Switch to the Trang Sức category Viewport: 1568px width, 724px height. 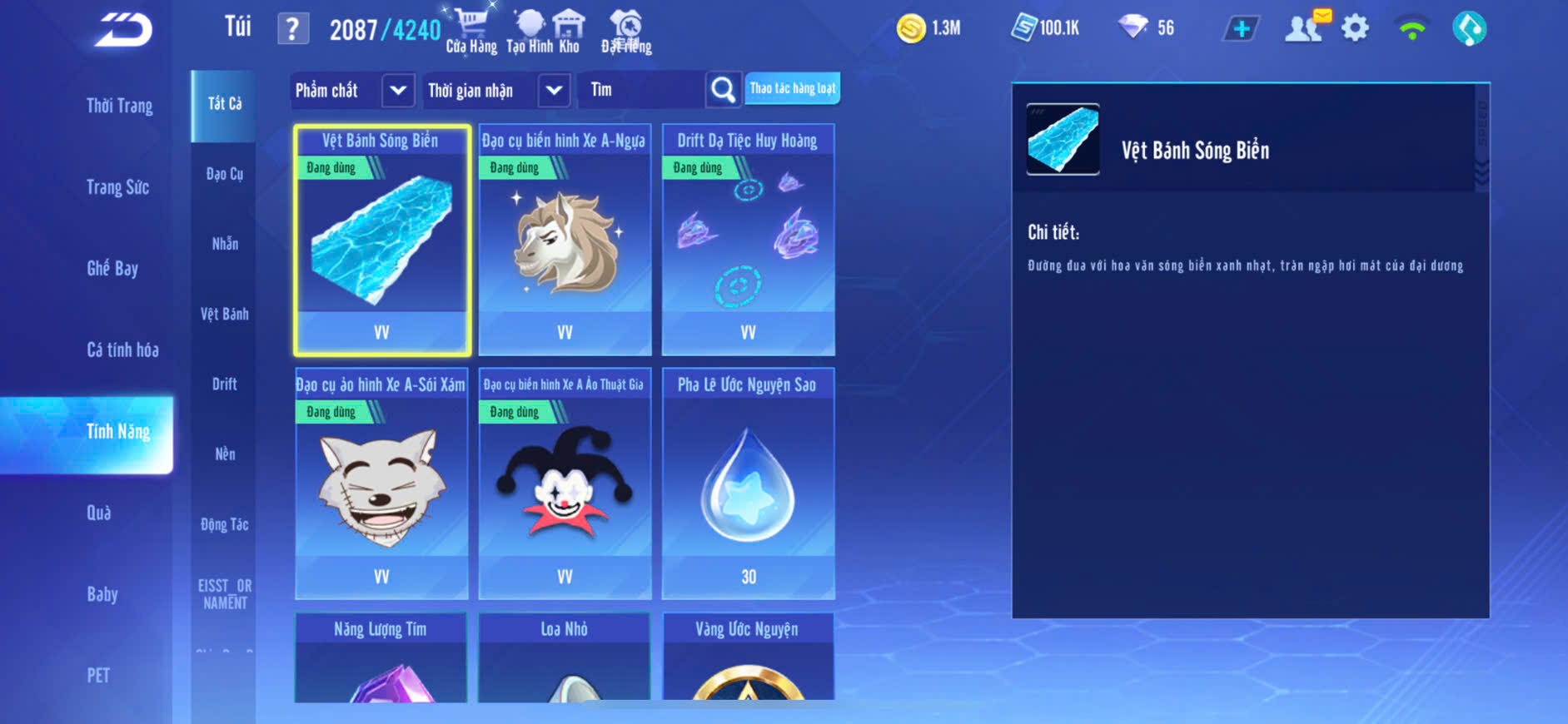(117, 187)
